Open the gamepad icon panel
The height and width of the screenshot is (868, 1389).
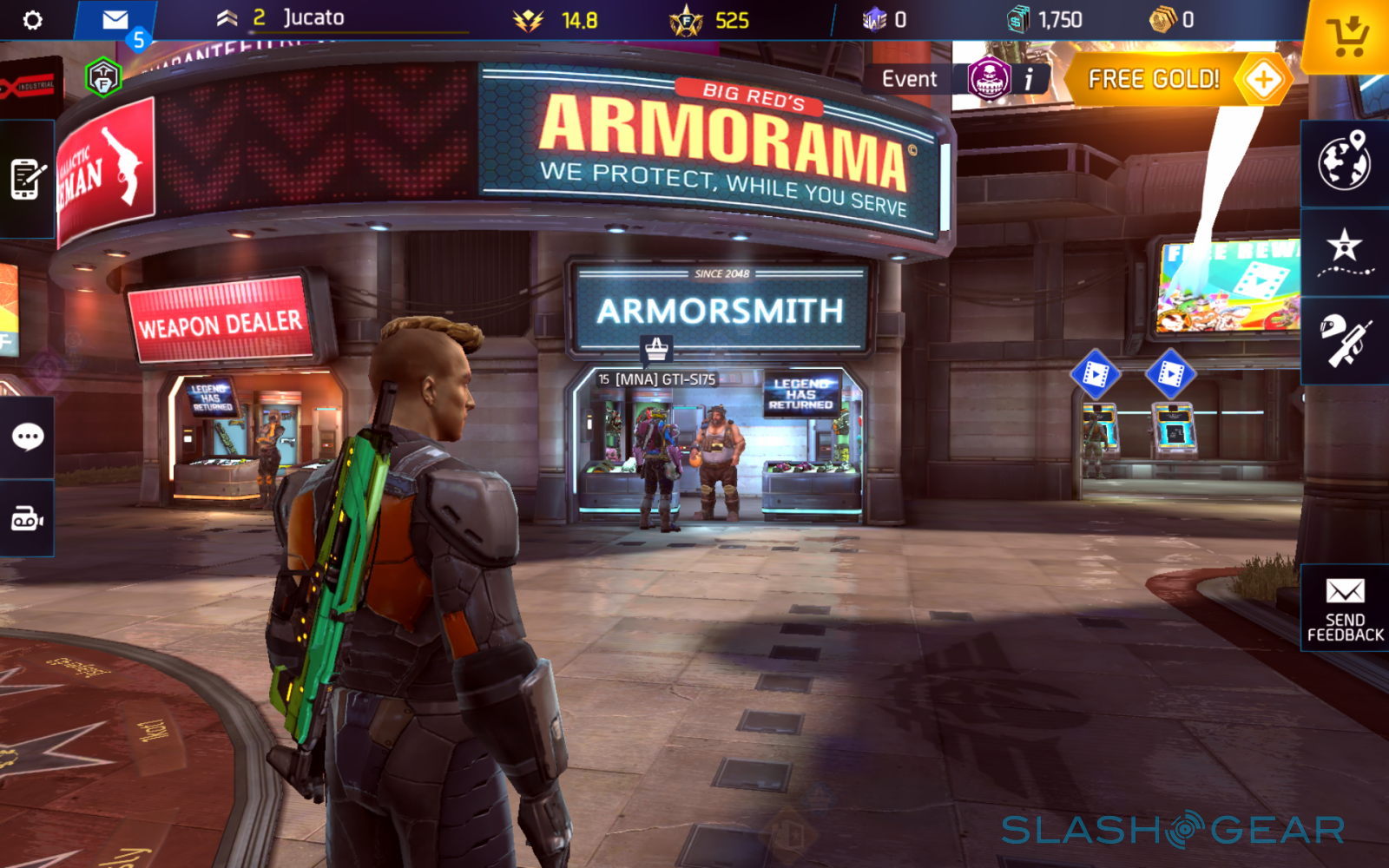pyautogui.click(x=27, y=519)
